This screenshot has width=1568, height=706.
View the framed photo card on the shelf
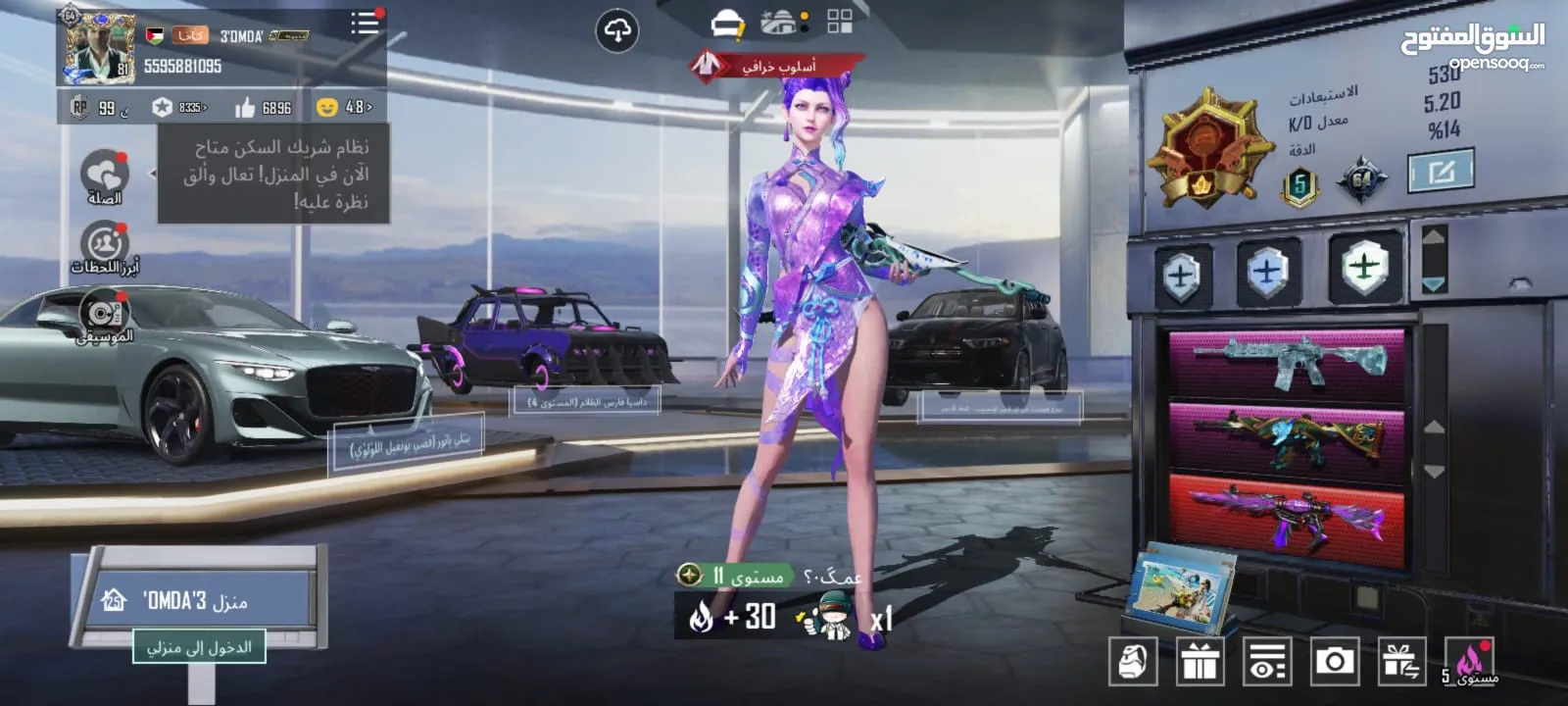[x=1182, y=586]
